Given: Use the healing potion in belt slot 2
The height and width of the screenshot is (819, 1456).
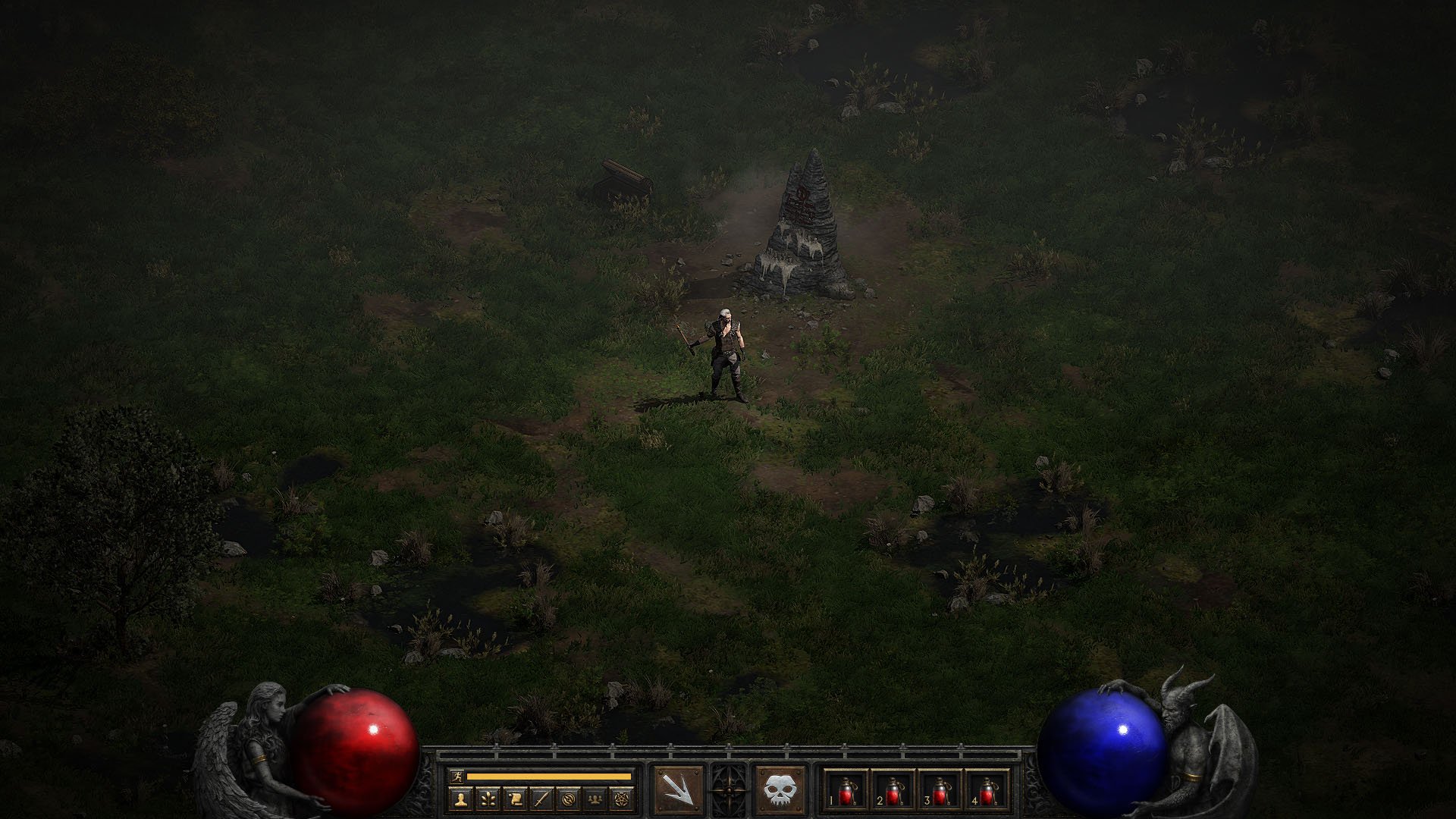Looking at the screenshot, I should click(893, 792).
